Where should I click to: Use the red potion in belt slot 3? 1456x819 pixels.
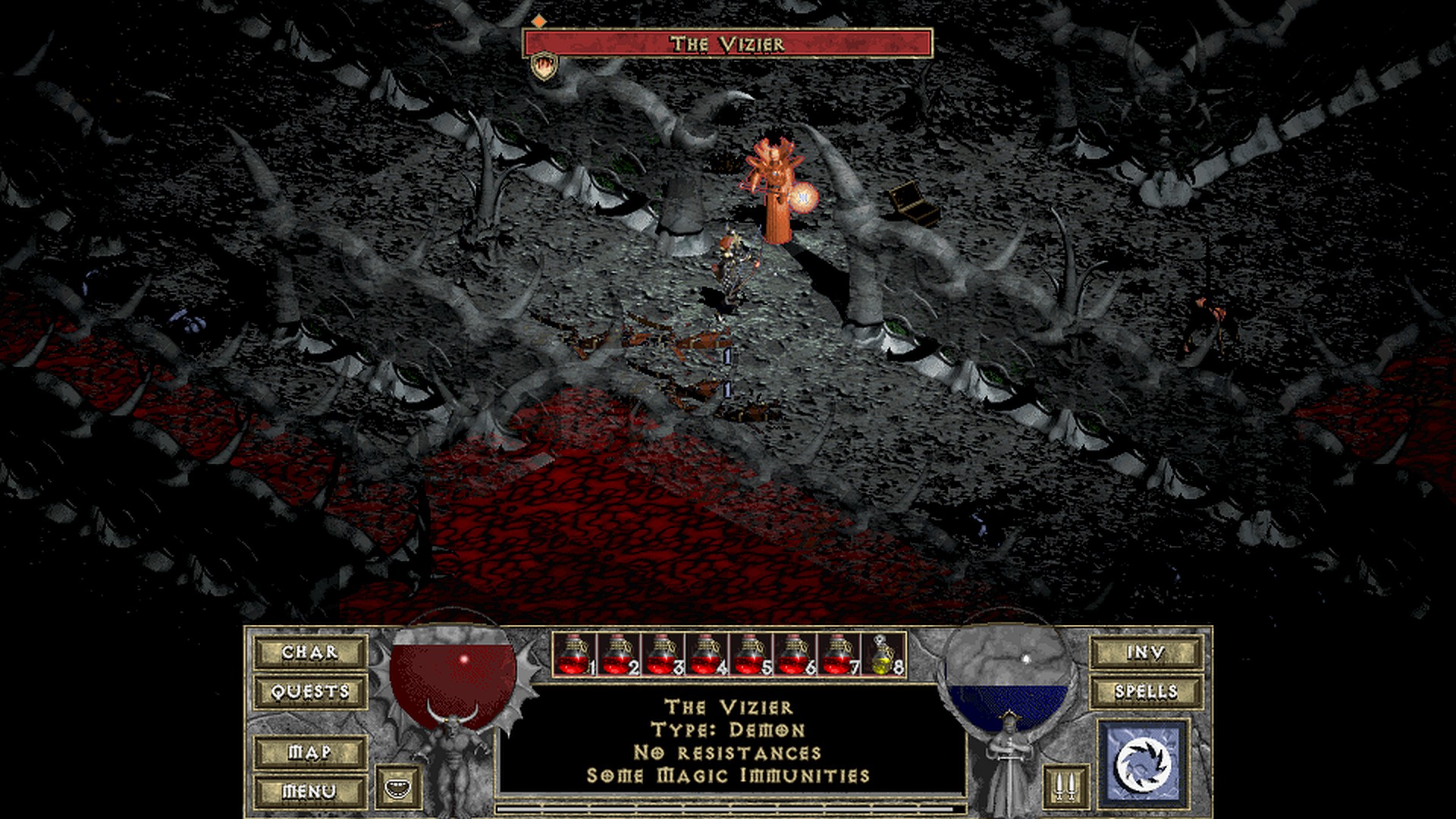click(662, 654)
